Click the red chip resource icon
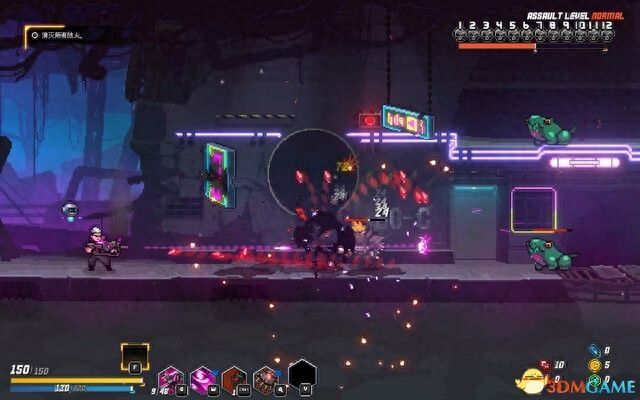The width and height of the screenshot is (640, 400). [x=544, y=365]
